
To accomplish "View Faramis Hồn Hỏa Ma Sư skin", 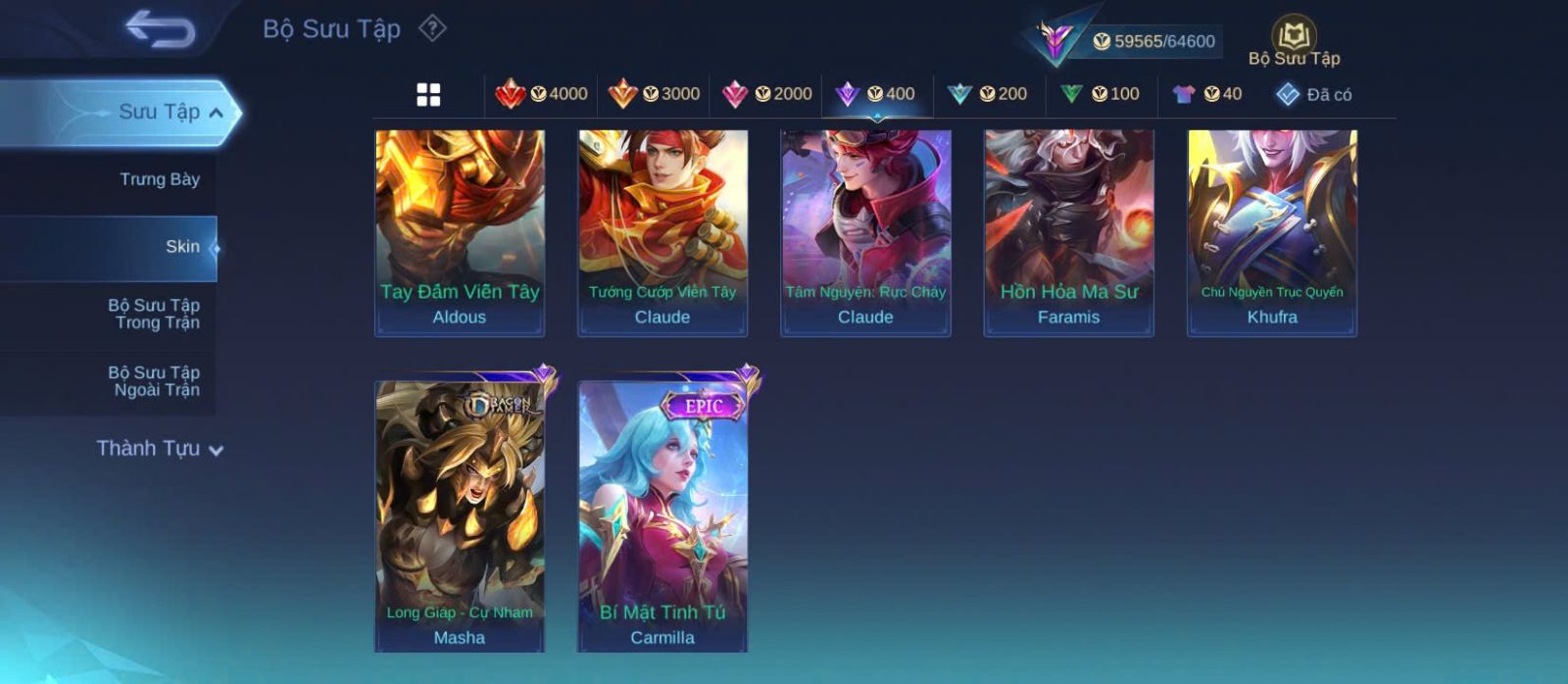I will (1068, 232).
